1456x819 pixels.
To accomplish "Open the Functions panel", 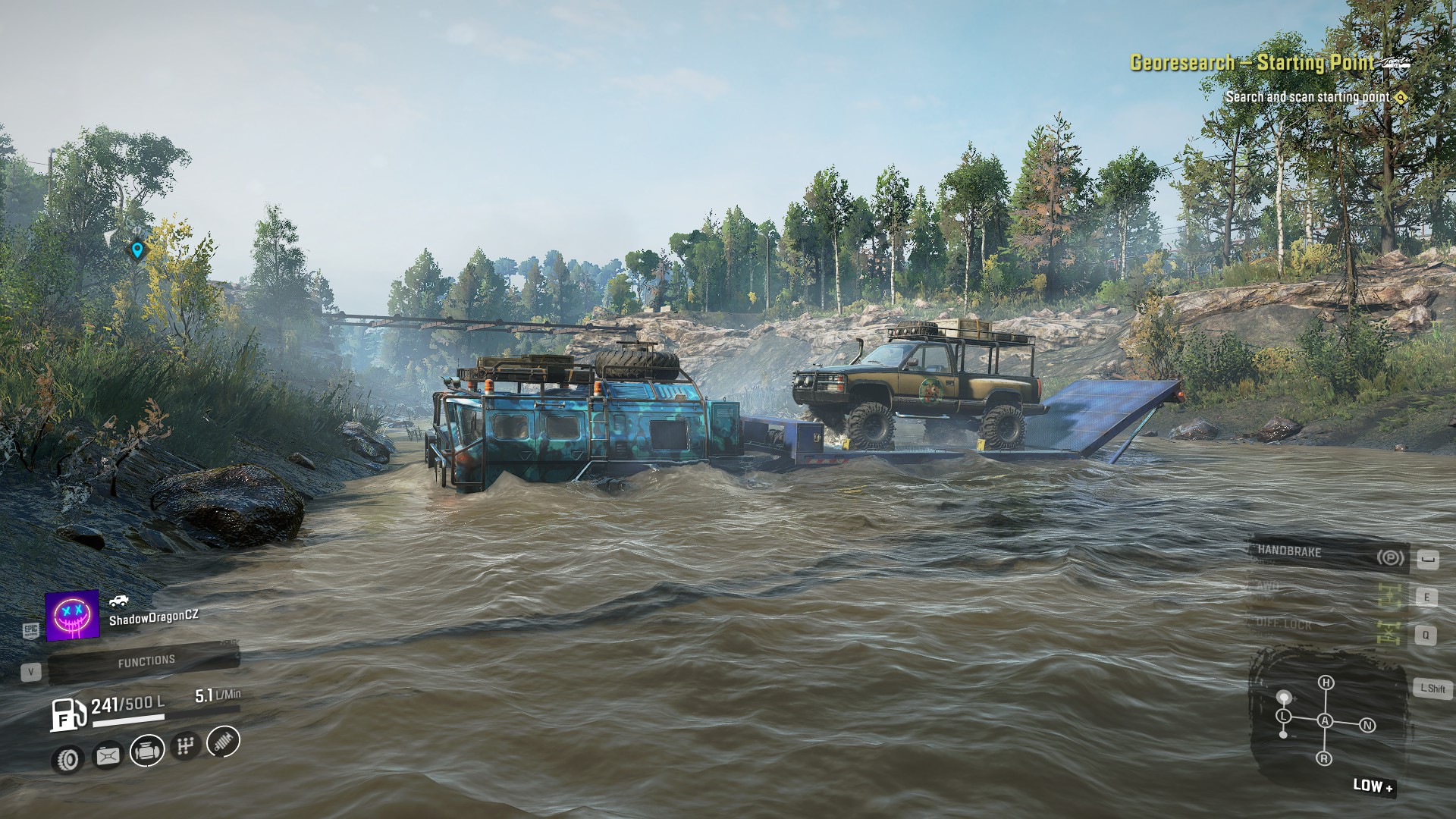I will pyautogui.click(x=145, y=662).
